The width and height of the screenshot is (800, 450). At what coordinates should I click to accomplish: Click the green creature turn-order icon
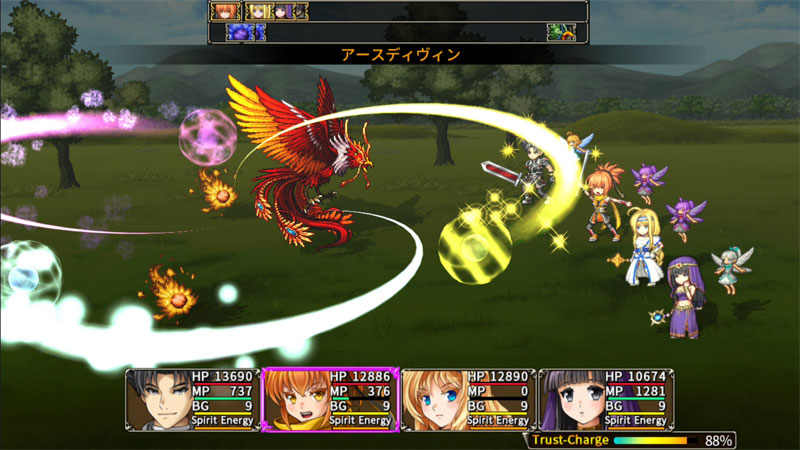(560, 32)
